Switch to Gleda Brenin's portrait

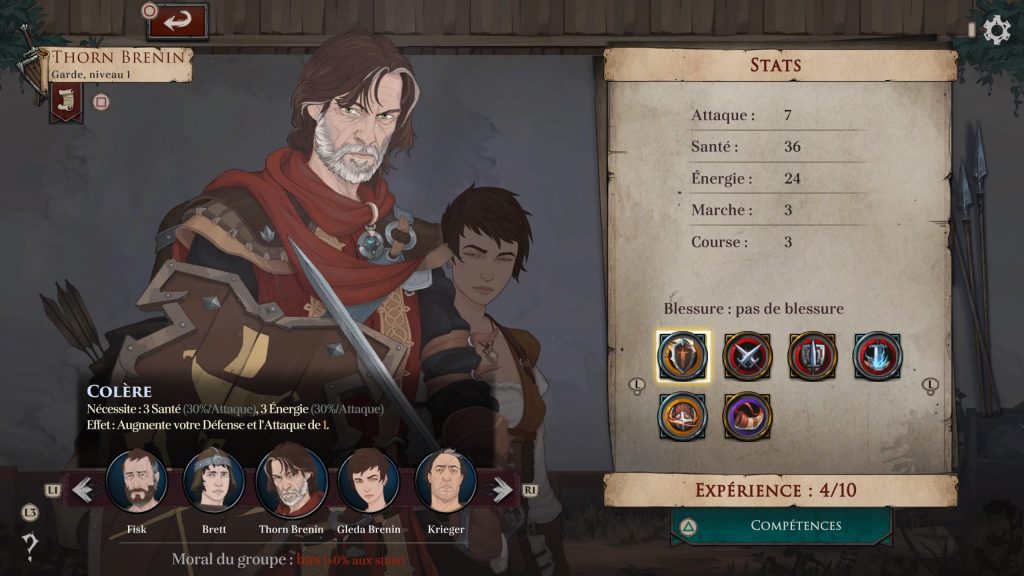(369, 482)
